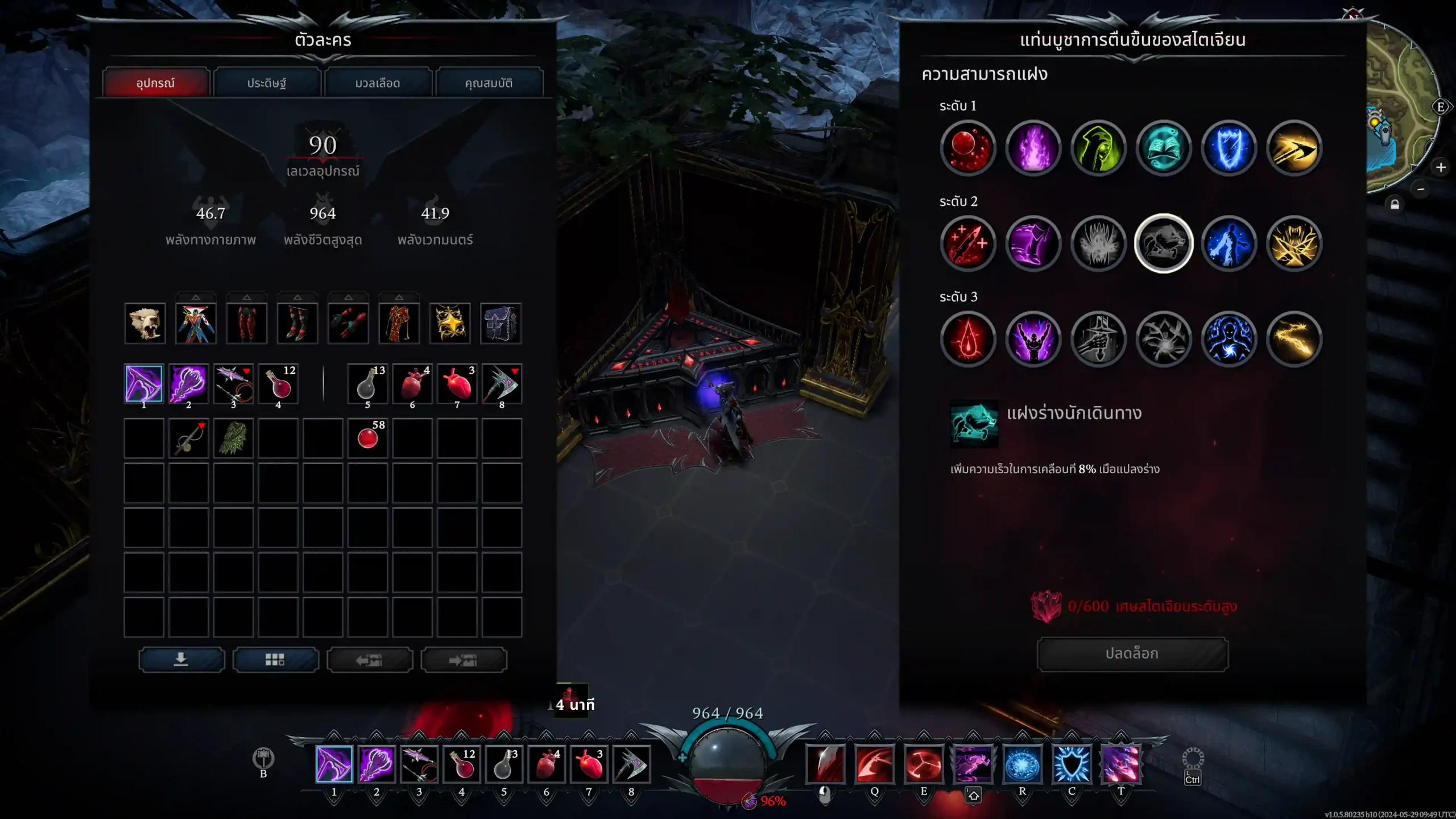Select the highlighted grey wolf passive

pyautogui.click(x=1163, y=244)
